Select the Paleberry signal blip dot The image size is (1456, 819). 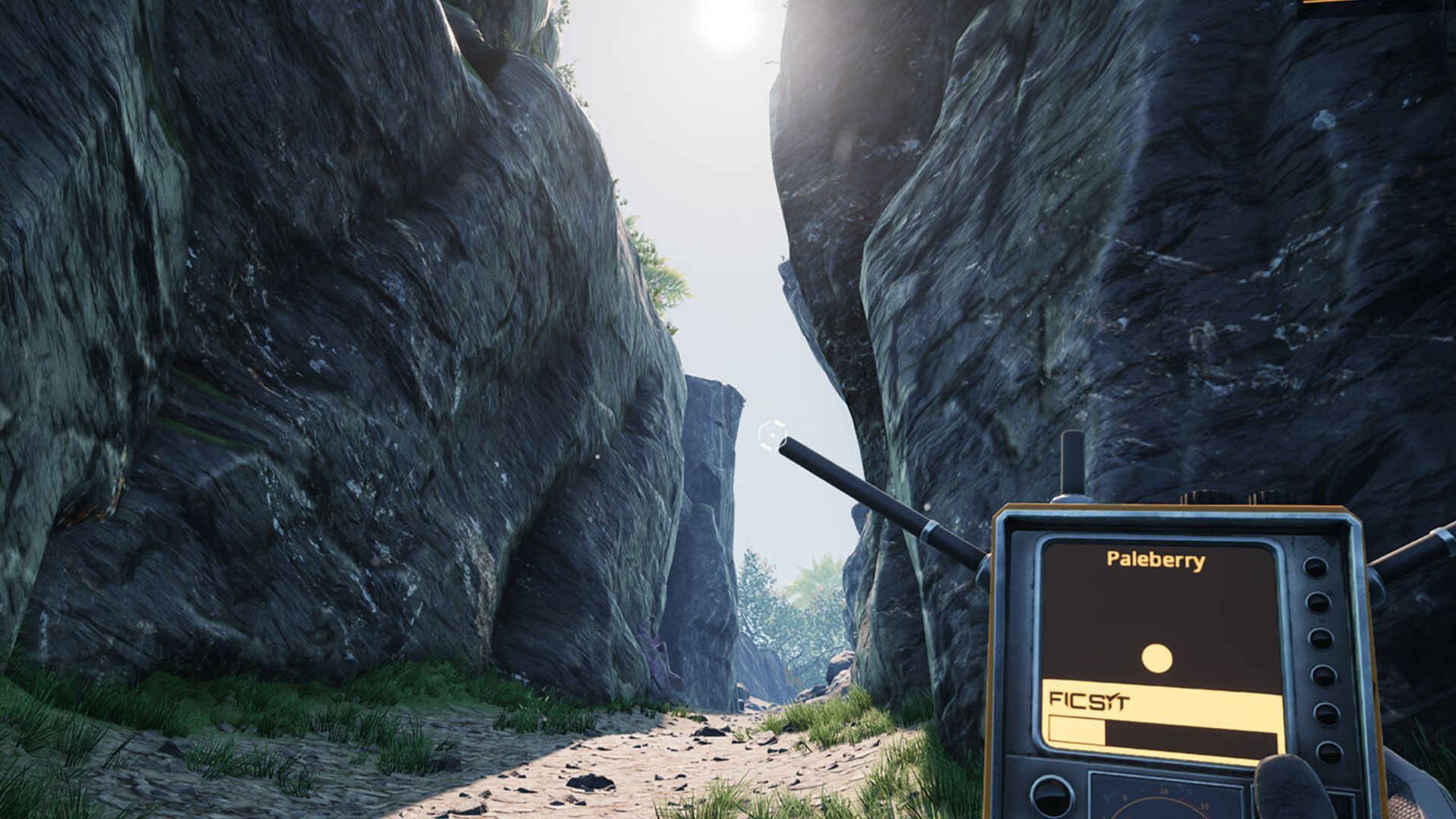(x=1157, y=657)
